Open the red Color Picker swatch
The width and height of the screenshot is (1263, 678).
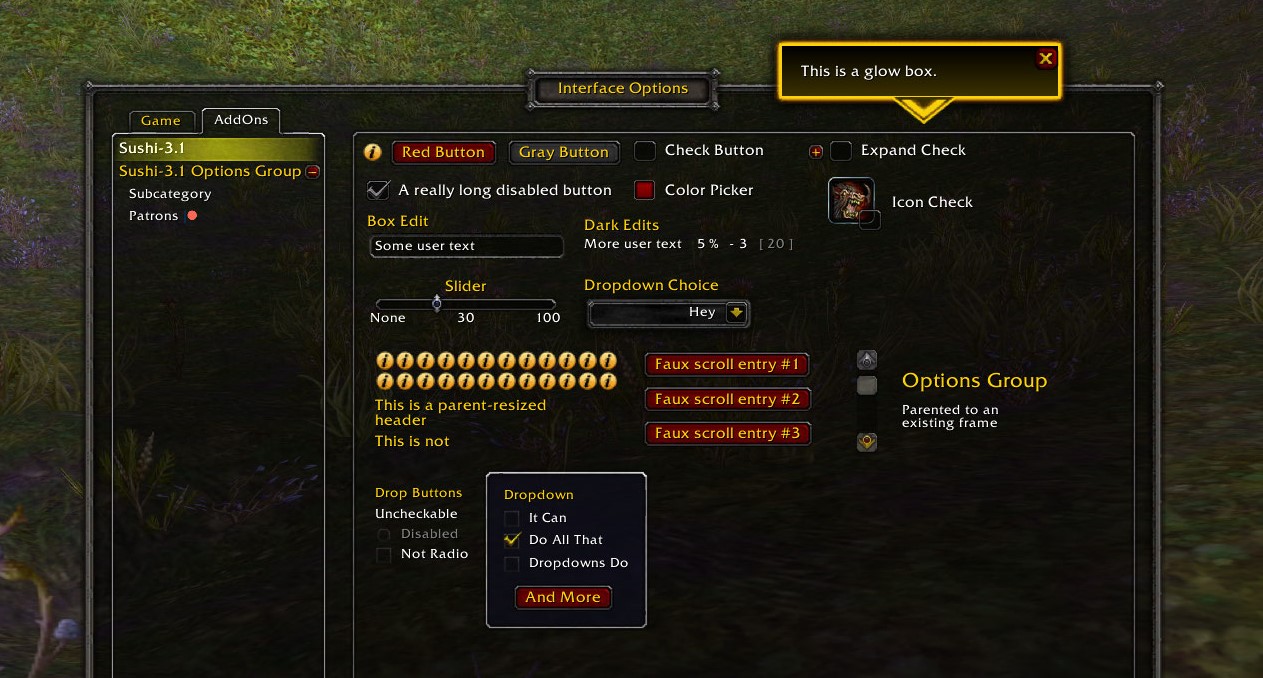click(x=645, y=190)
